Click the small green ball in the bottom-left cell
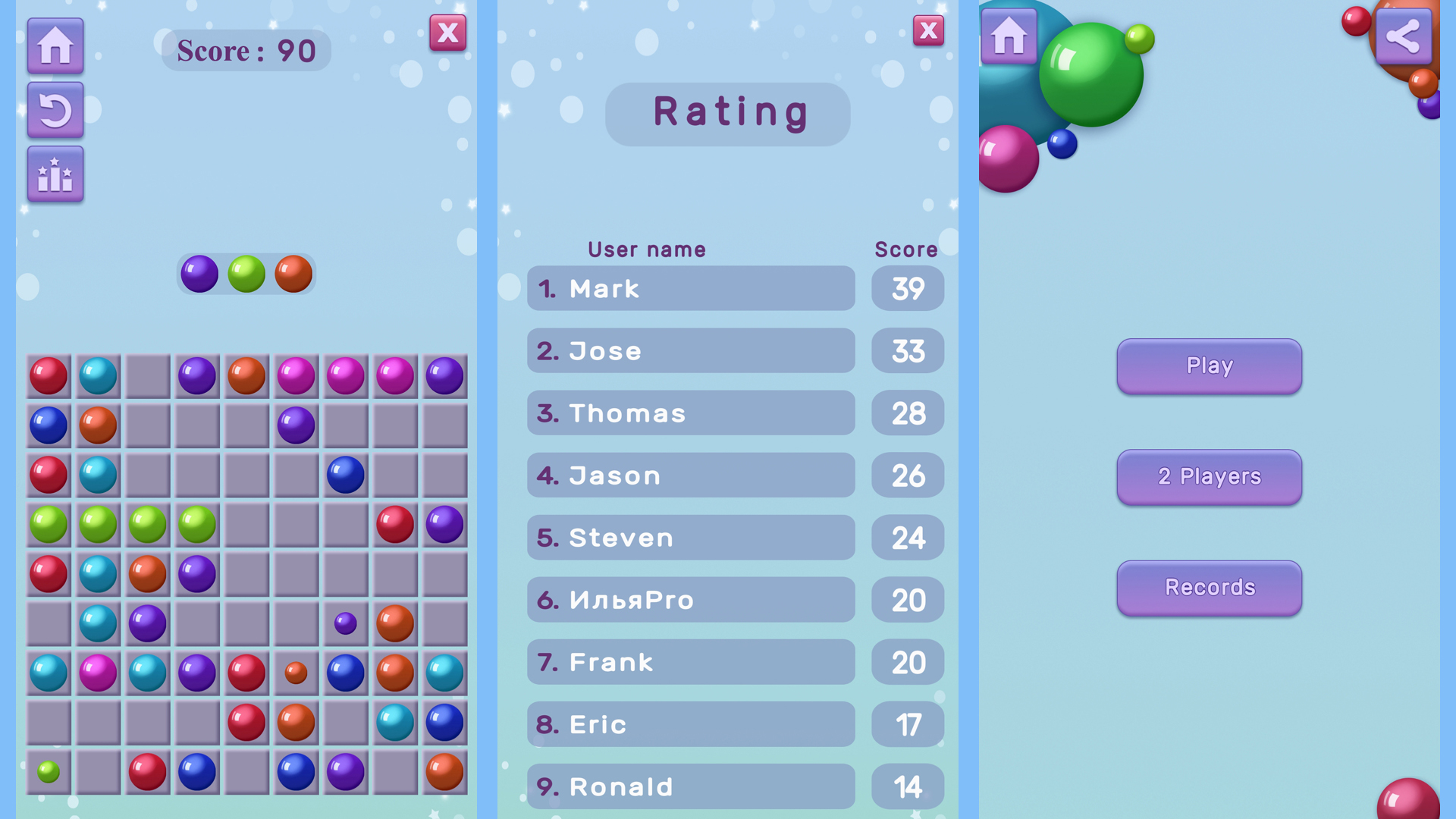Screen dimensions: 1456x819 48,773
